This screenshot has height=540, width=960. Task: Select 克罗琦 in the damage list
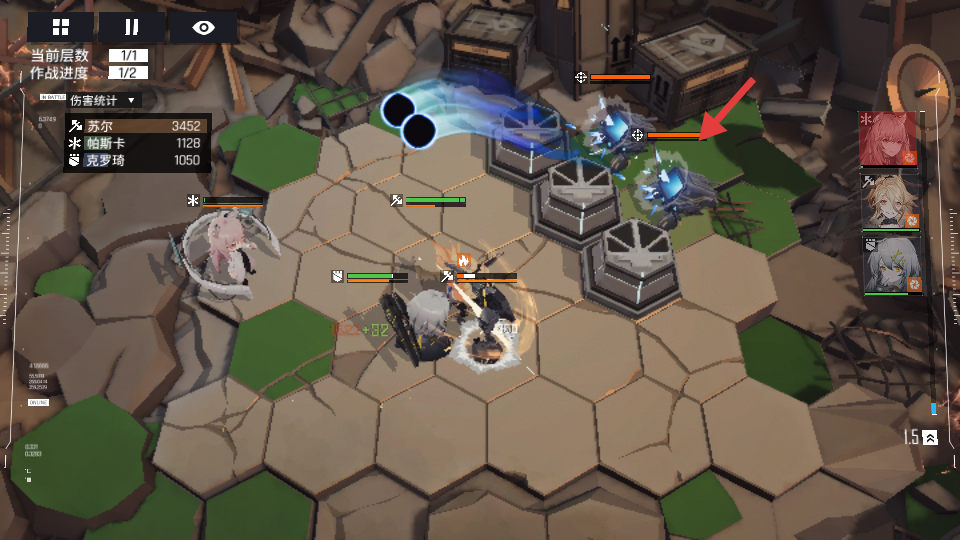[x=137, y=160]
